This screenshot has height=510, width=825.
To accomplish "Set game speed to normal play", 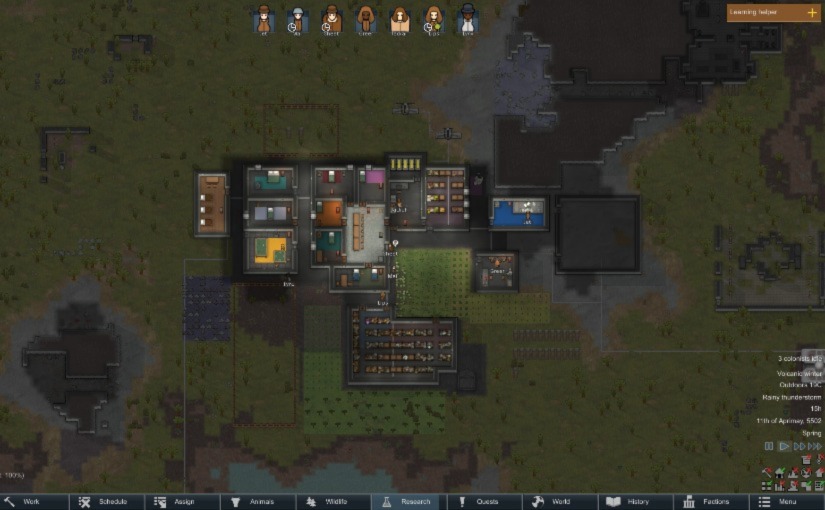I will (x=784, y=446).
